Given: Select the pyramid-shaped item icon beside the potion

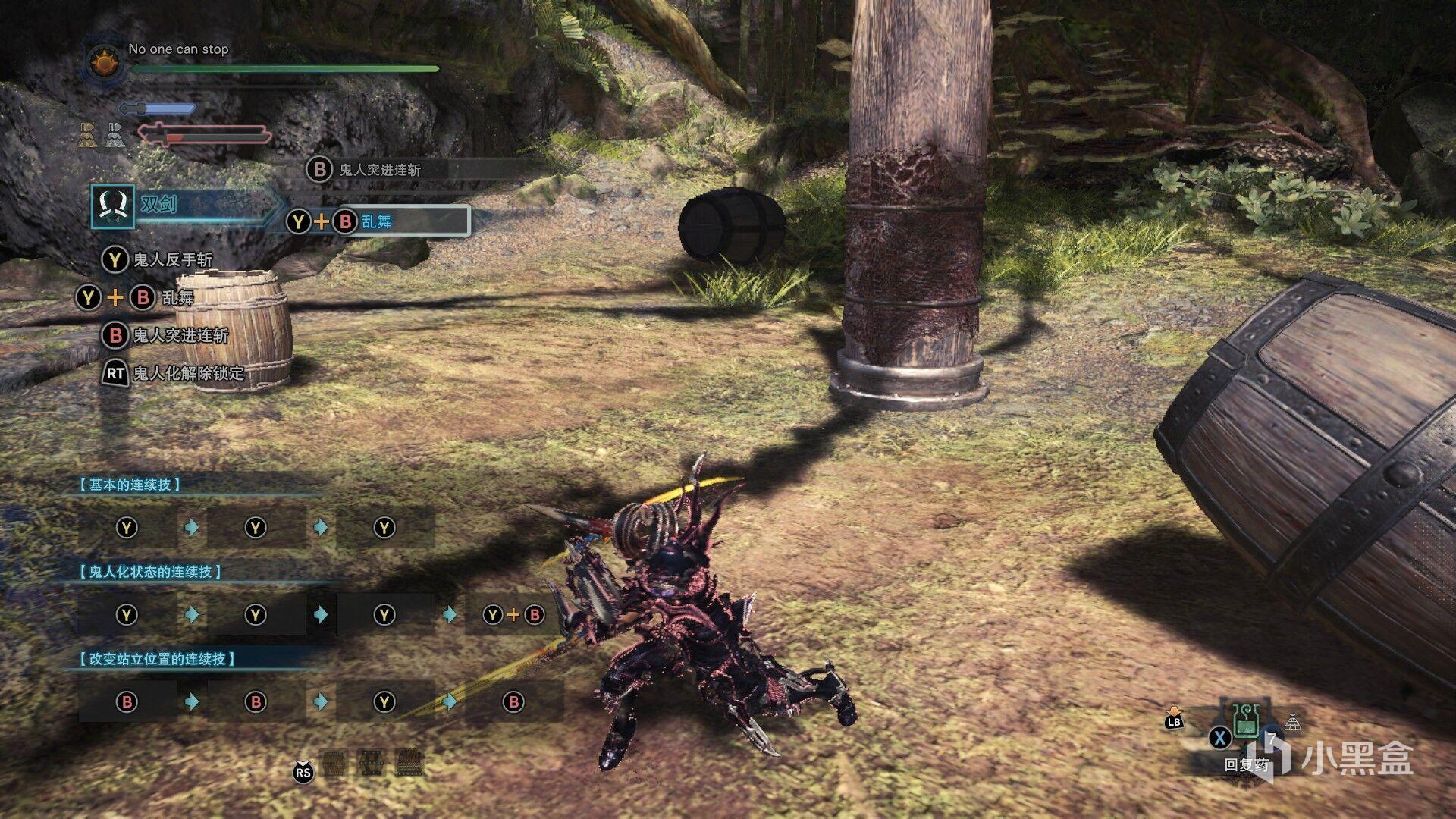Looking at the screenshot, I should (x=1292, y=722).
